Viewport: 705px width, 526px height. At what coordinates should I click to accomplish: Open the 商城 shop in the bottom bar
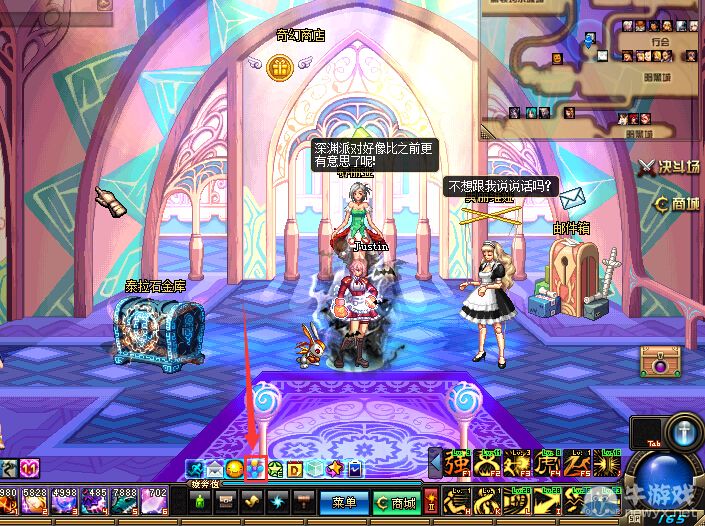pos(396,502)
